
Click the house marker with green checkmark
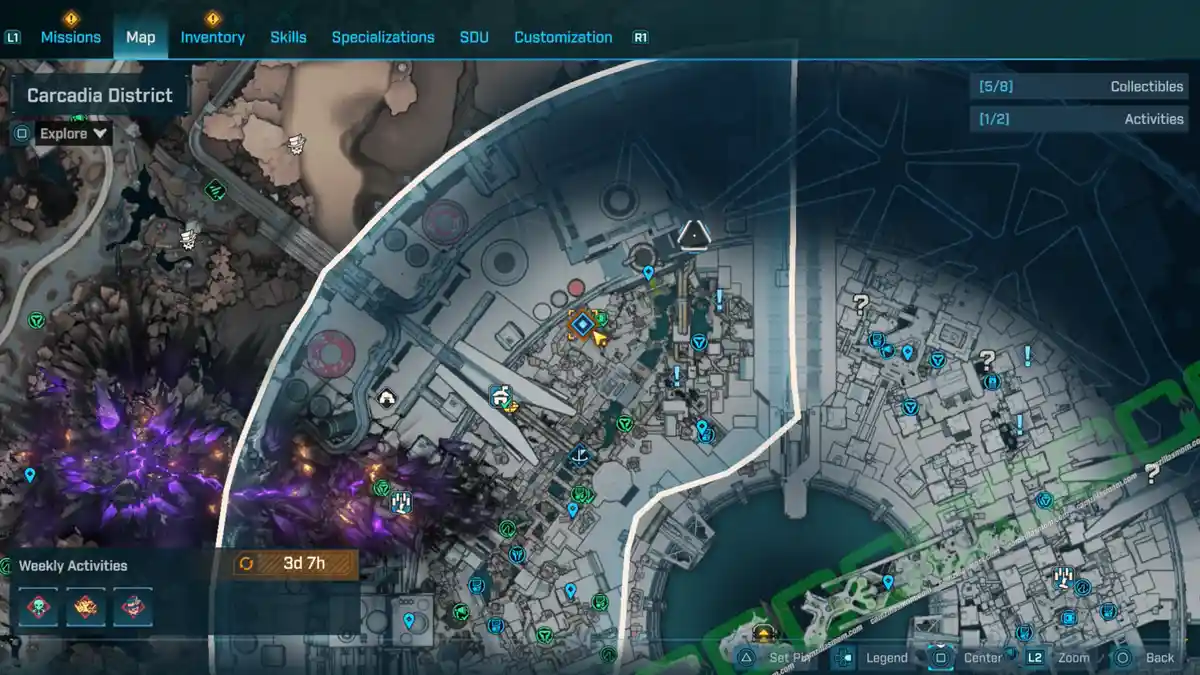(x=501, y=397)
